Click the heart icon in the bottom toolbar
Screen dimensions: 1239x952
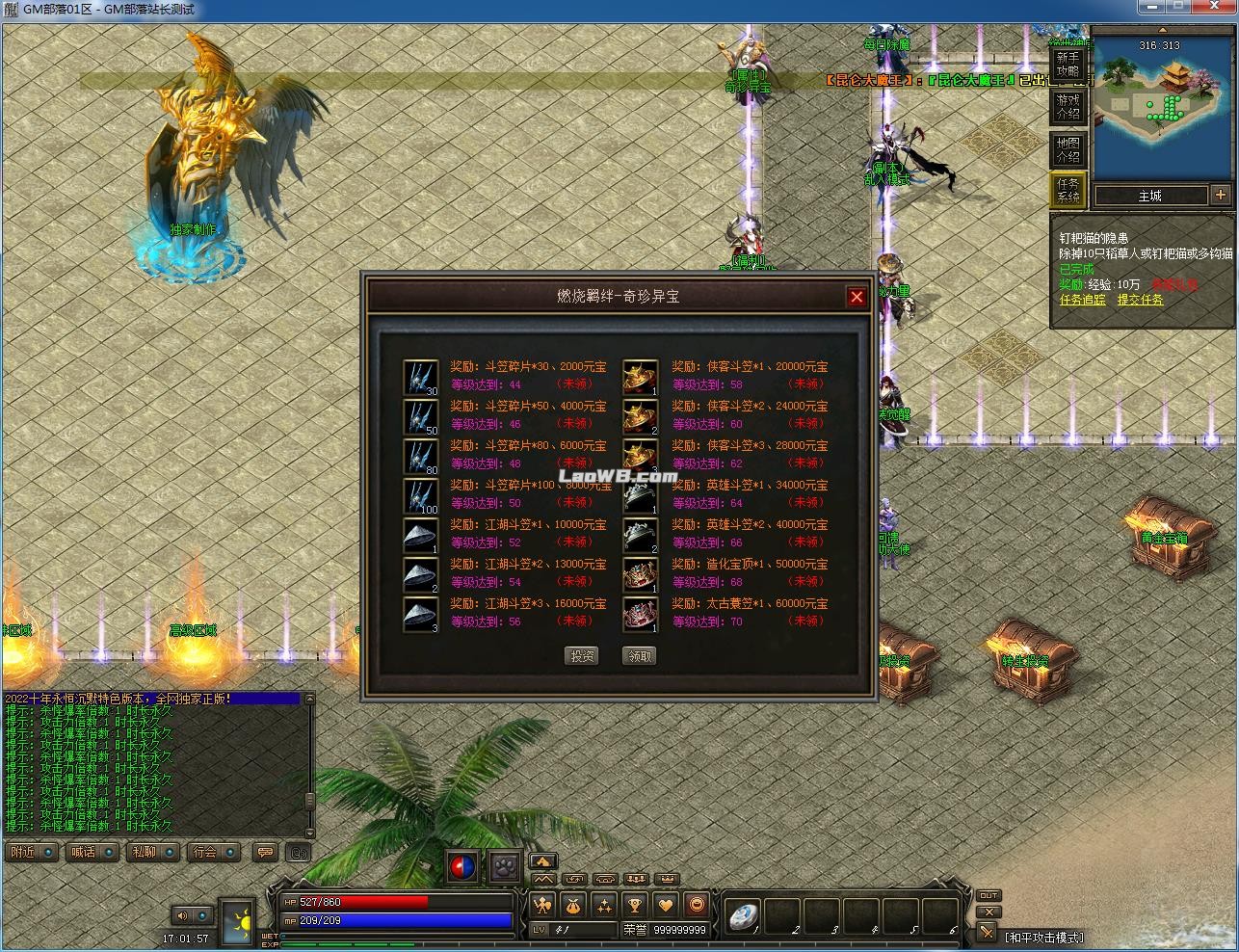(x=667, y=906)
